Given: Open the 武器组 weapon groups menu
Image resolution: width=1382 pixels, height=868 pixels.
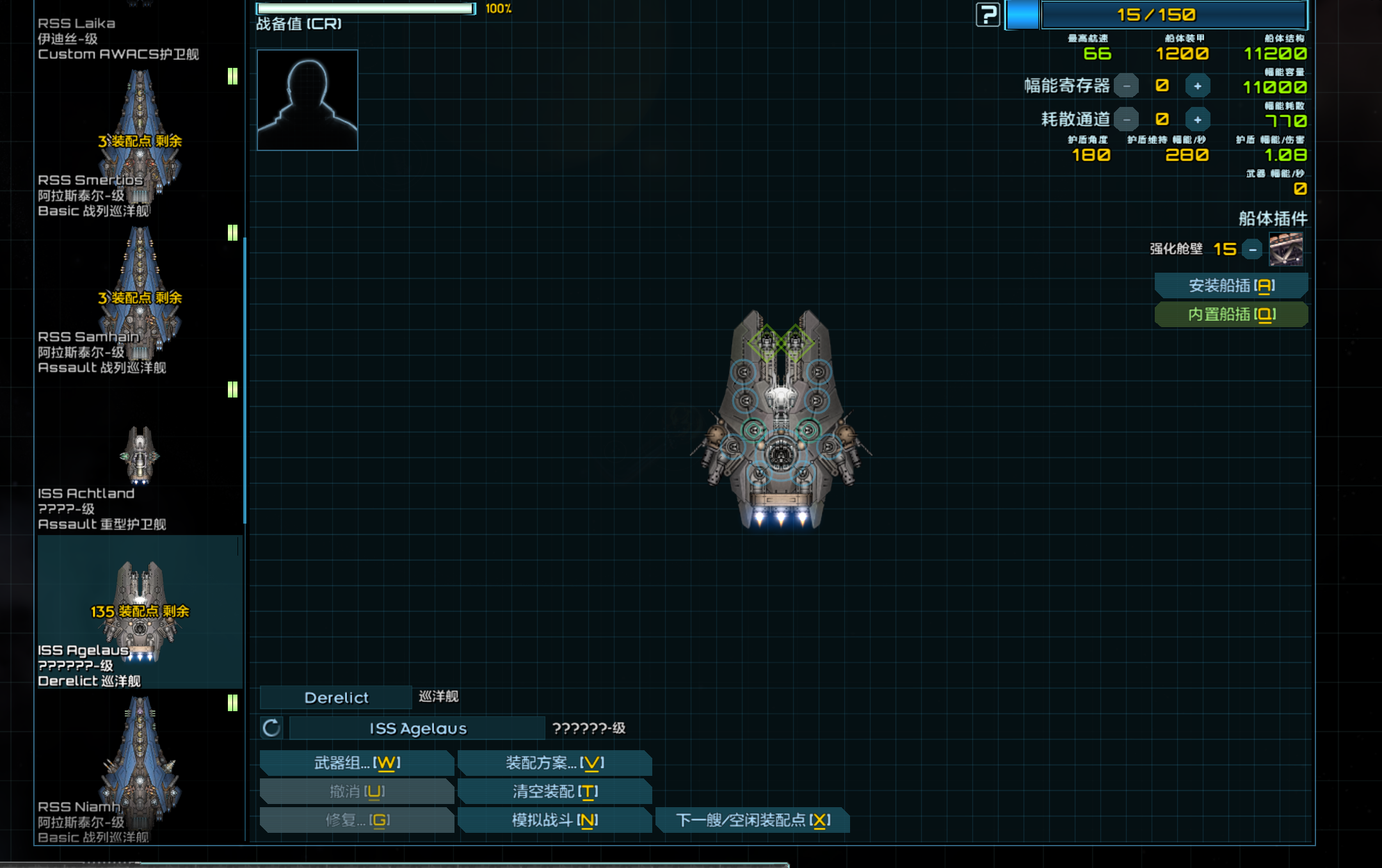Looking at the screenshot, I should 357,762.
